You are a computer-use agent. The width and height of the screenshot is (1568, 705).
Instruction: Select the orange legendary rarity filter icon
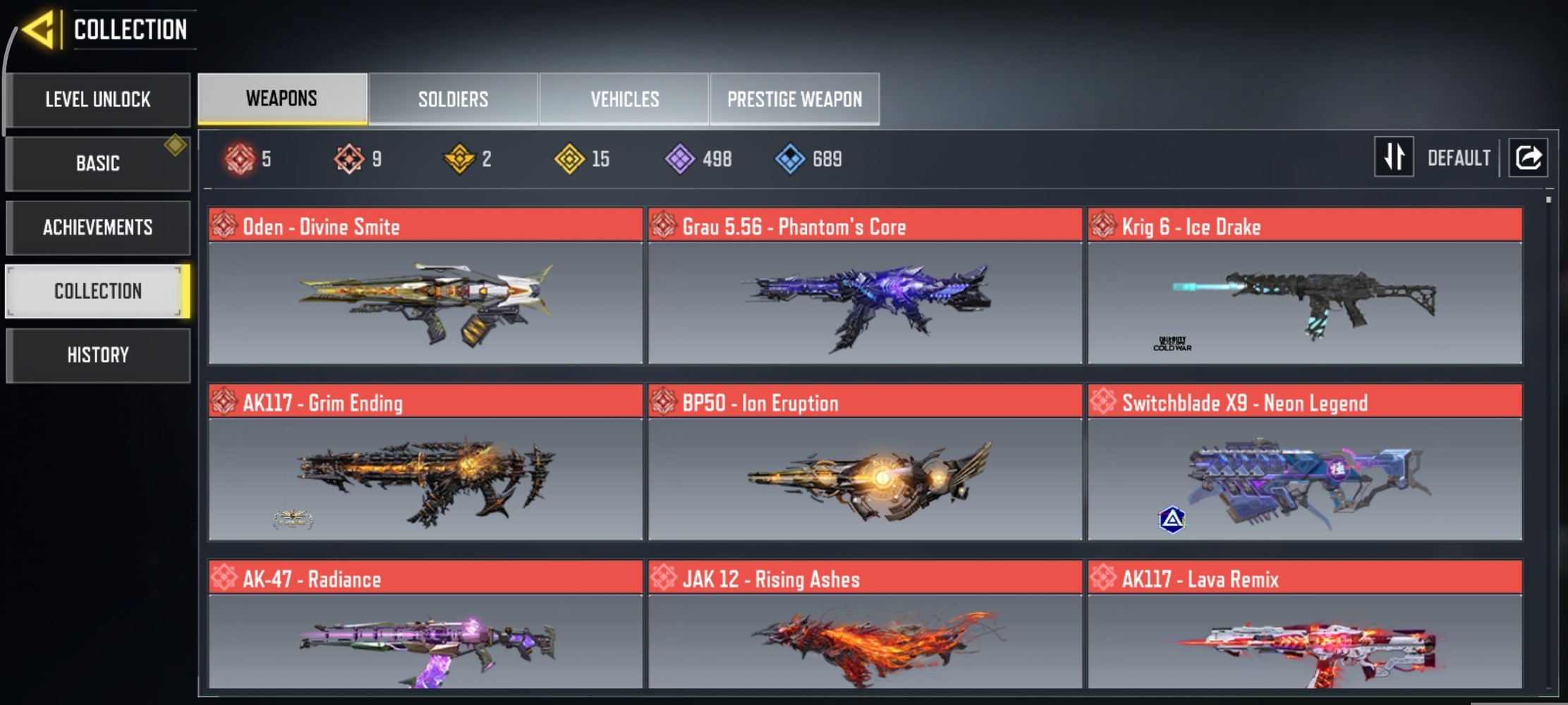pos(349,158)
